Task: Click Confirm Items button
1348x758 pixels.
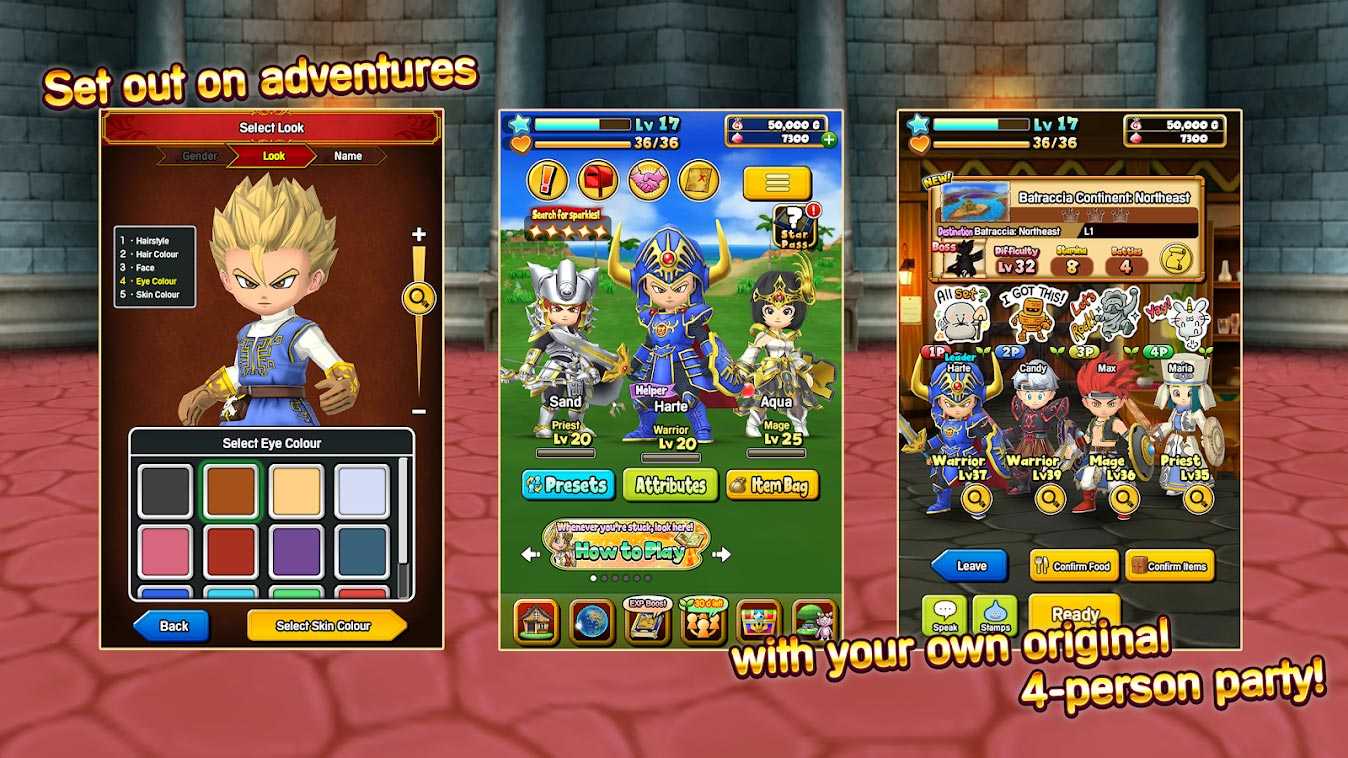Action: coord(1169,566)
